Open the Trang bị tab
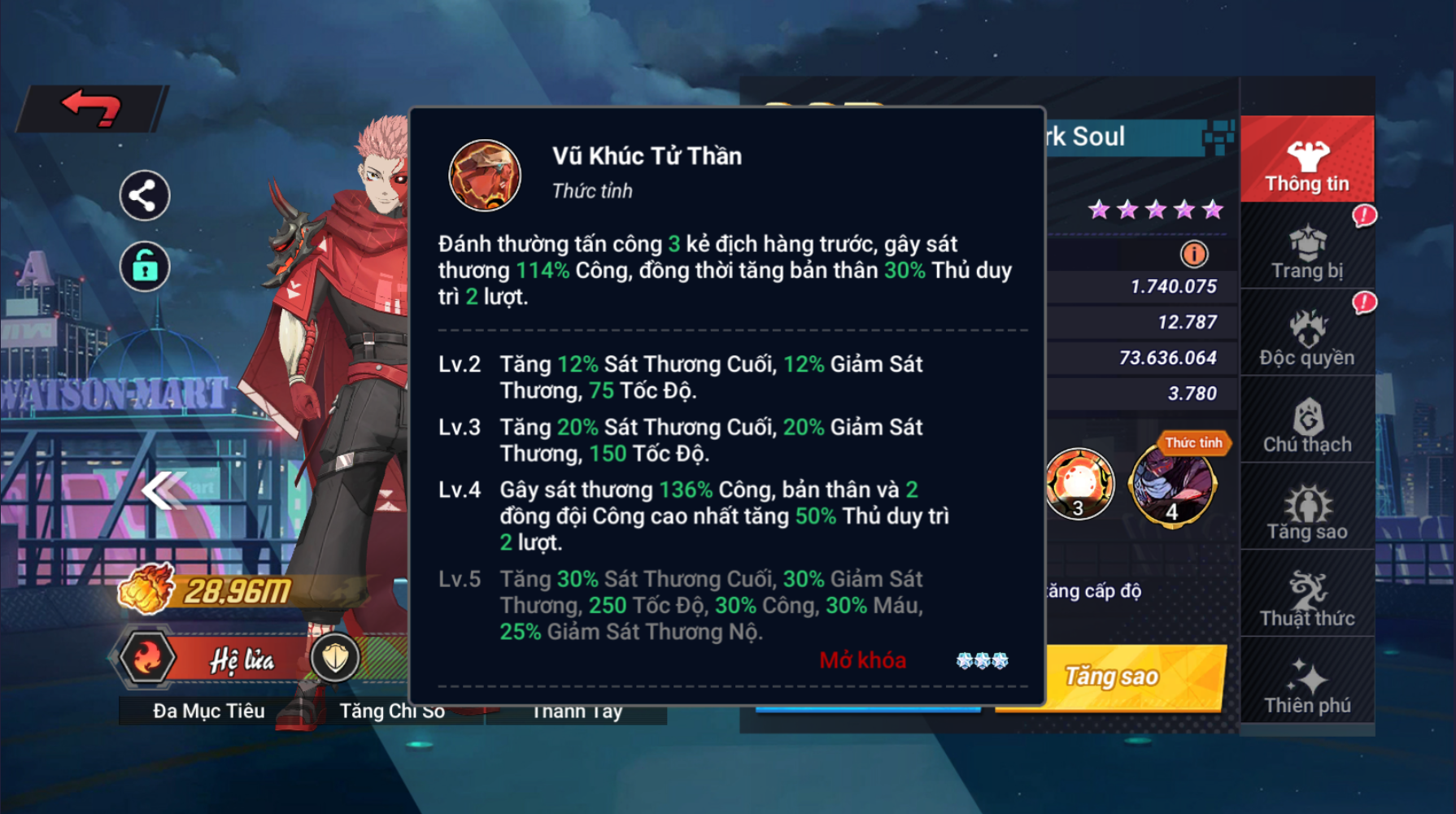Screen dimensions: 1456x814 (1306, 252)
